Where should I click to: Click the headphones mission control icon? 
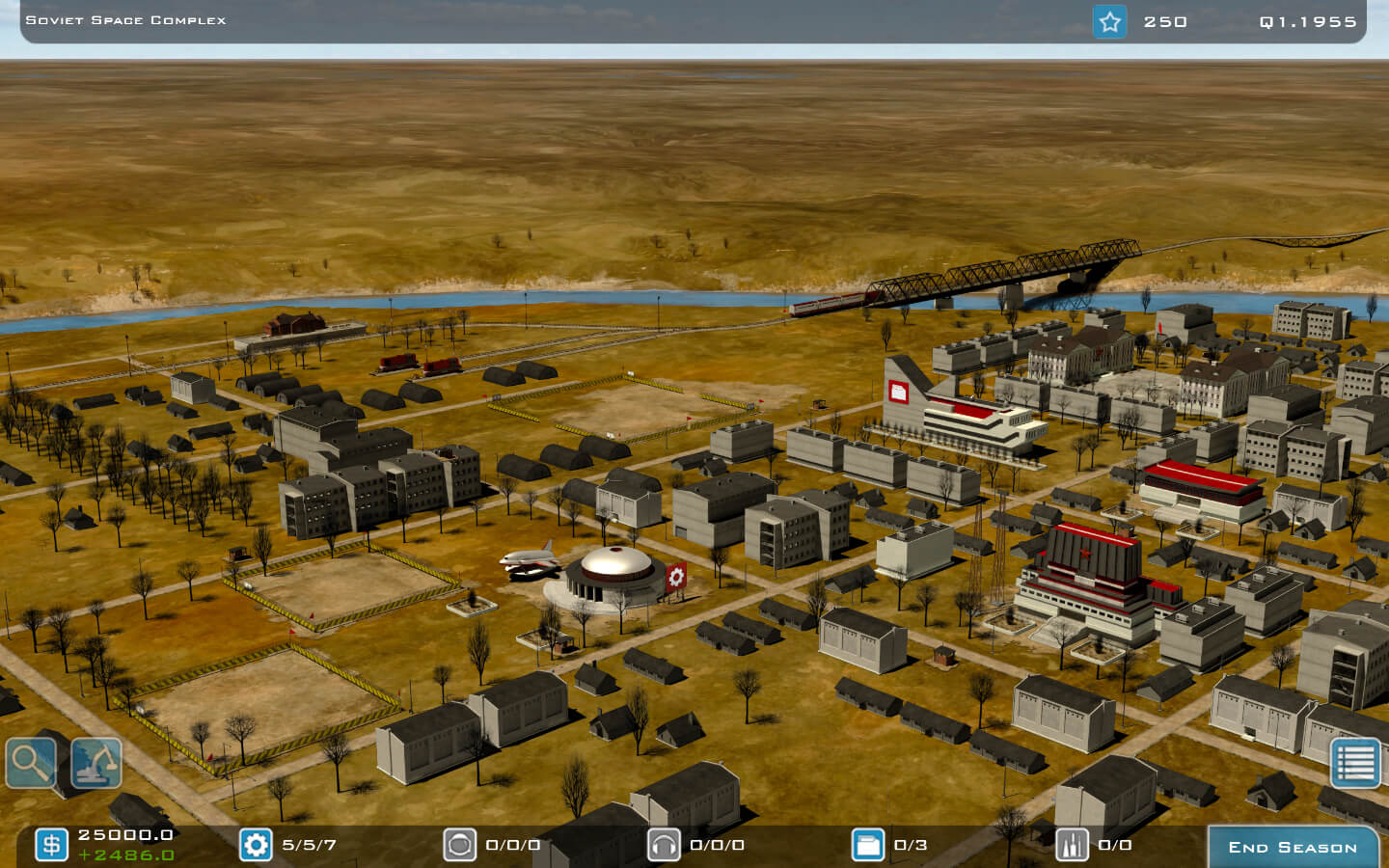point(664,845)
